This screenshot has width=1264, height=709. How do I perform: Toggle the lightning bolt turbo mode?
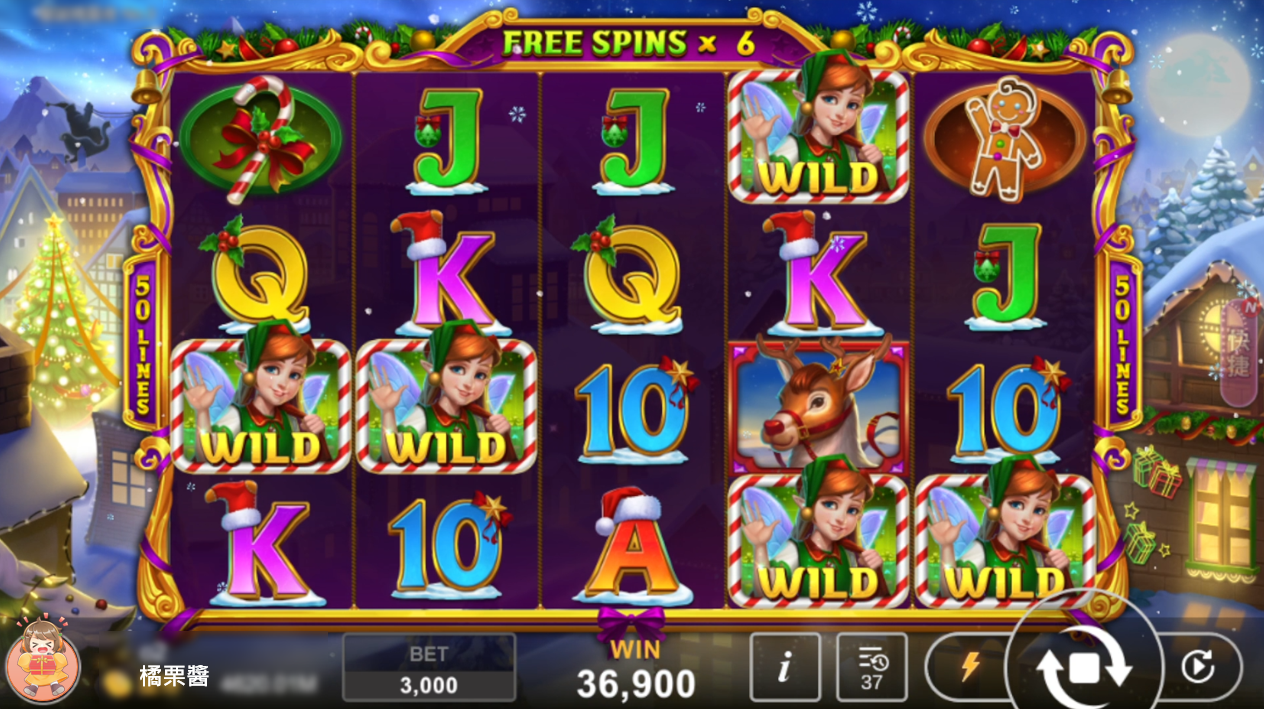pyautogui.click(x=968, y=667)
